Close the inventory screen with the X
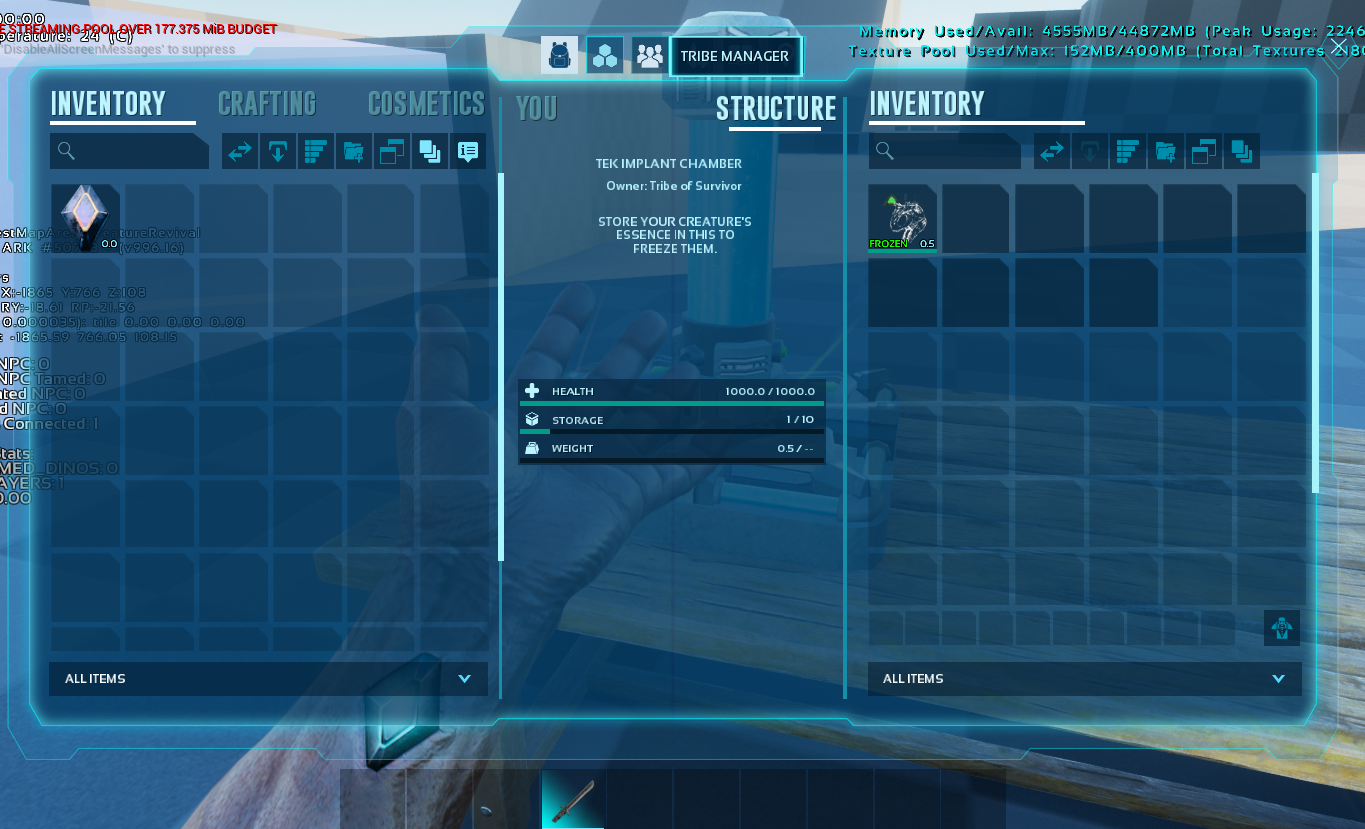 (1340, 47)
